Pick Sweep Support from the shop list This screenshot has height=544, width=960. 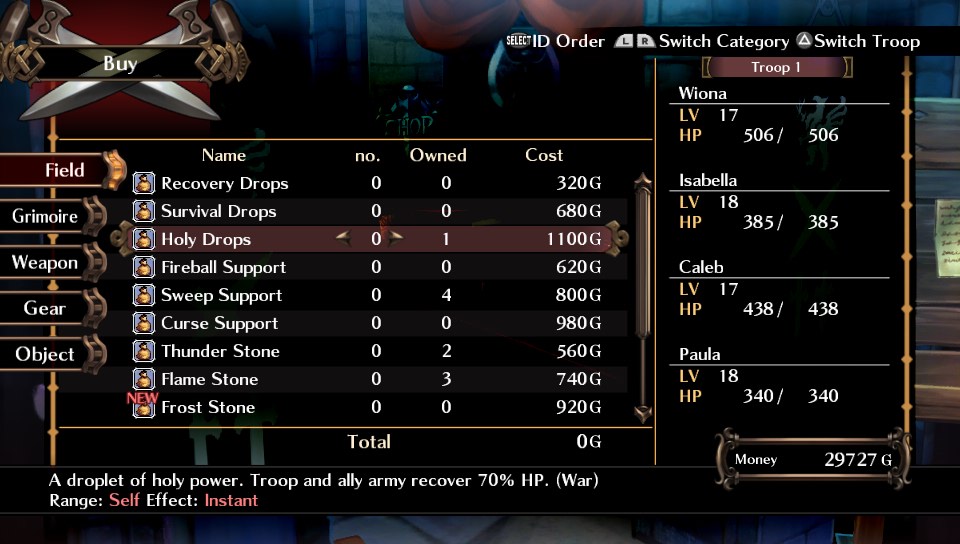pos(221,295)
